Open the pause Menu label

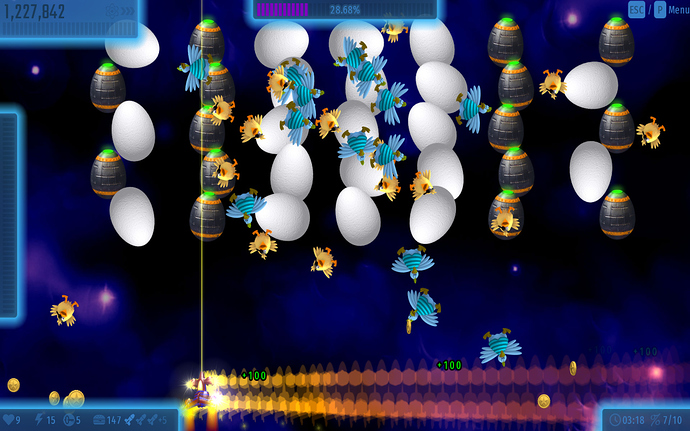click(674, 10)
